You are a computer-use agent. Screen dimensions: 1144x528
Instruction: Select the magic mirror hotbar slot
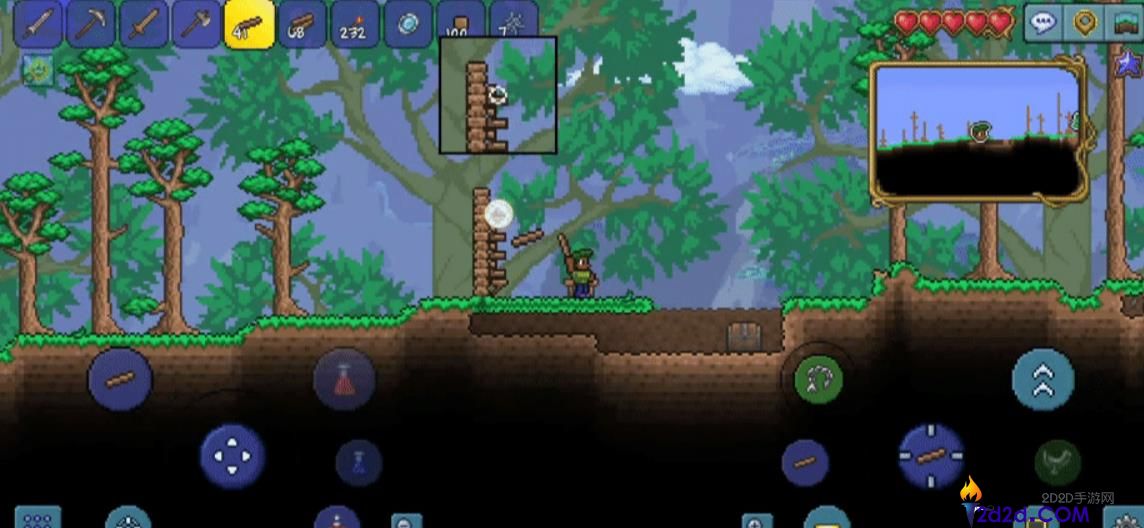coord(408,24)
